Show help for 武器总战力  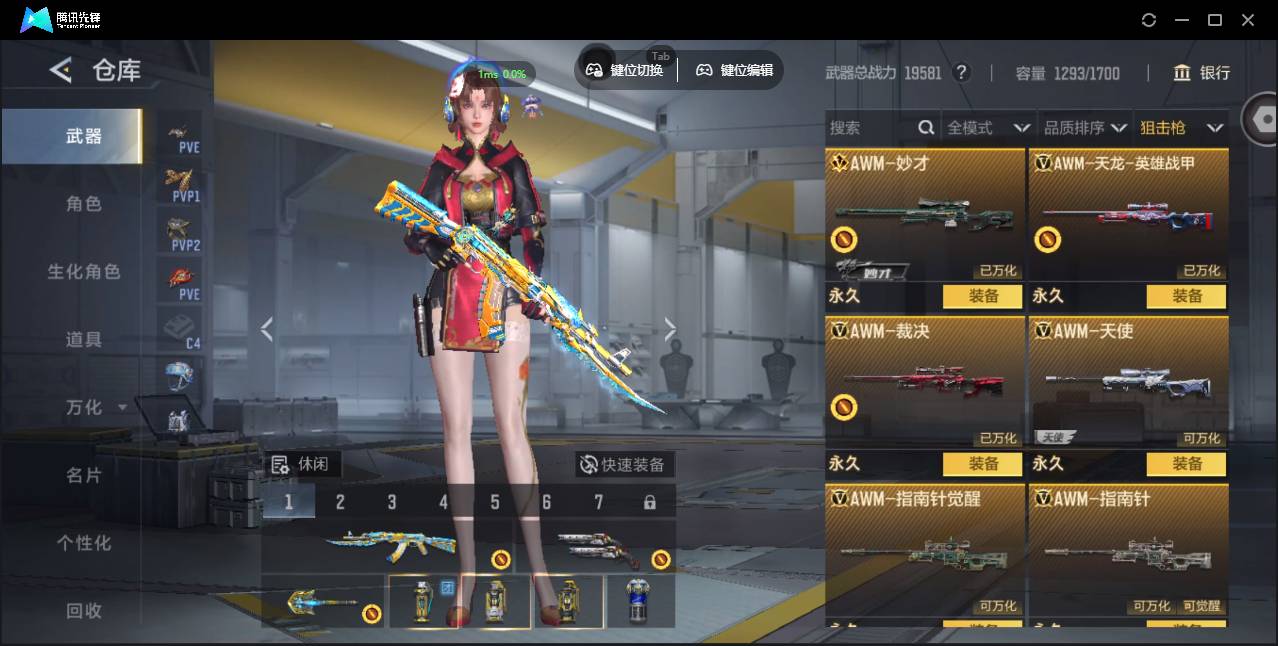click(x=962, y=73)
